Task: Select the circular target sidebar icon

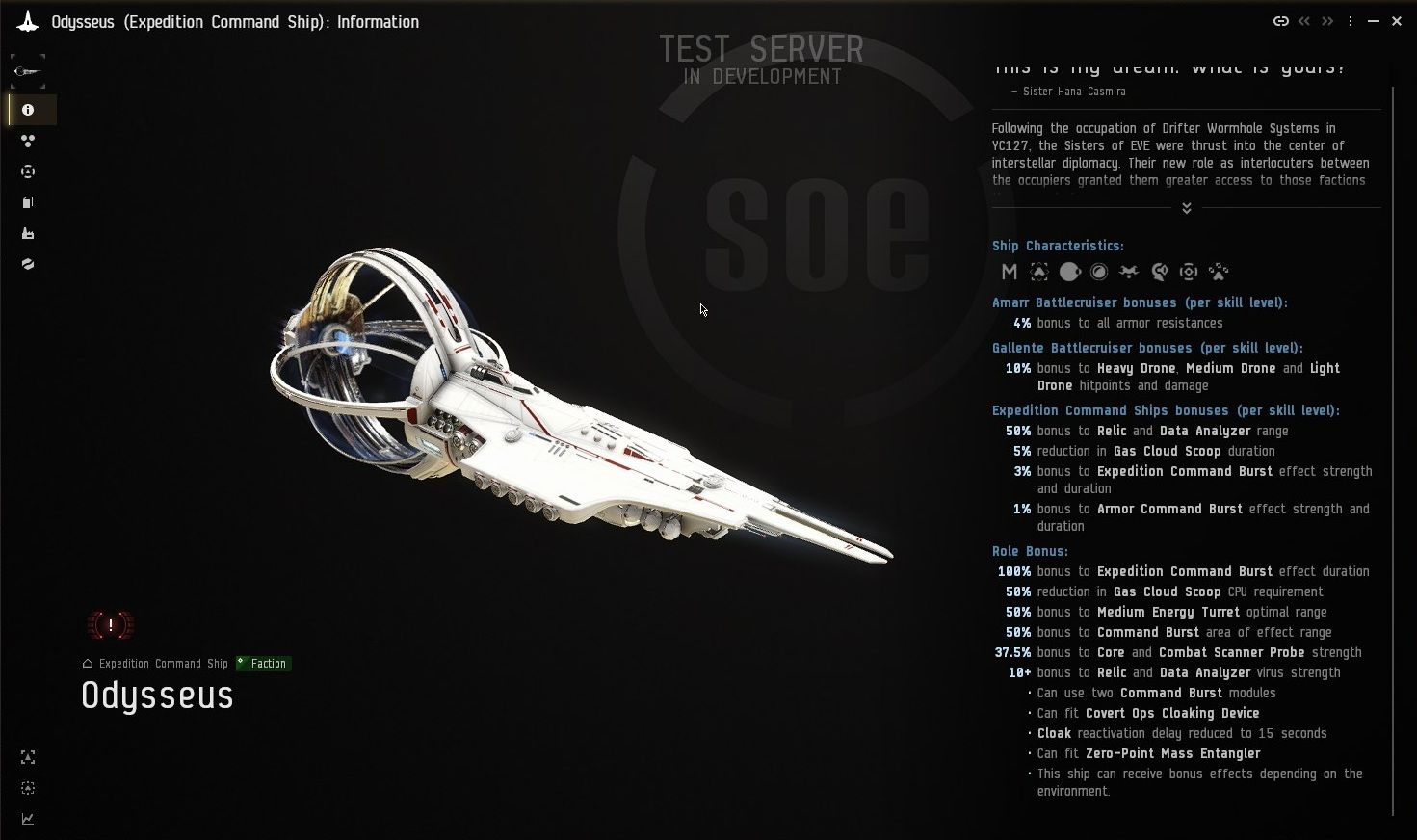Action: pyautogui.click(x=28, y=171)
